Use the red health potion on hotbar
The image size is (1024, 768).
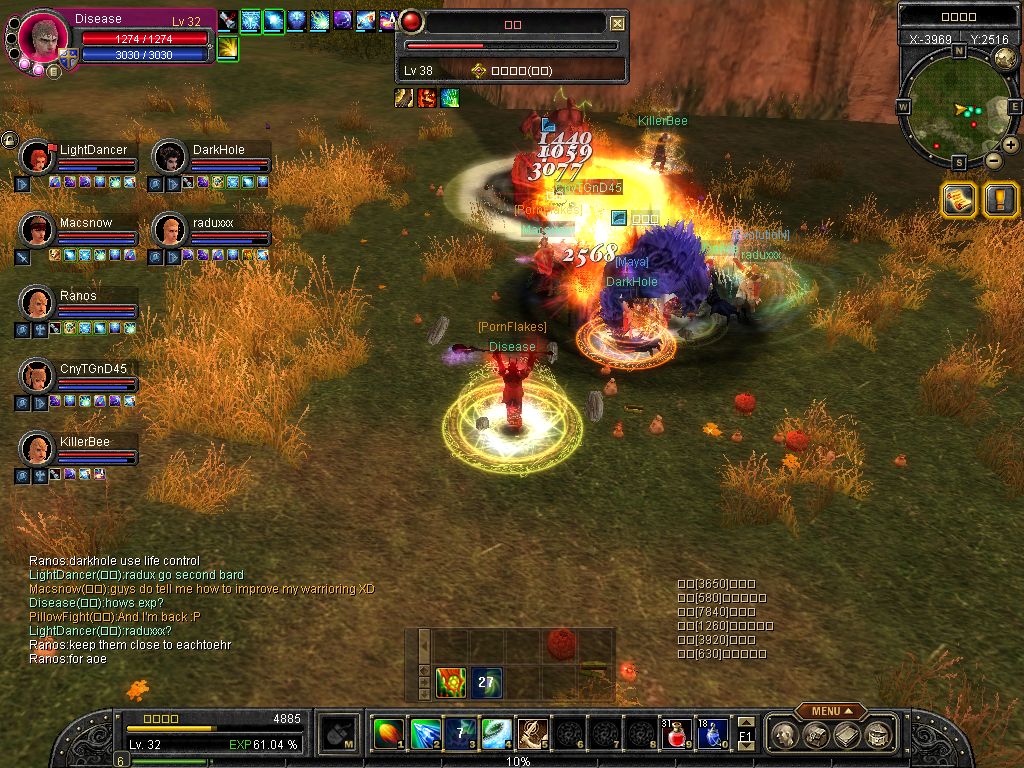coord(677,735)
